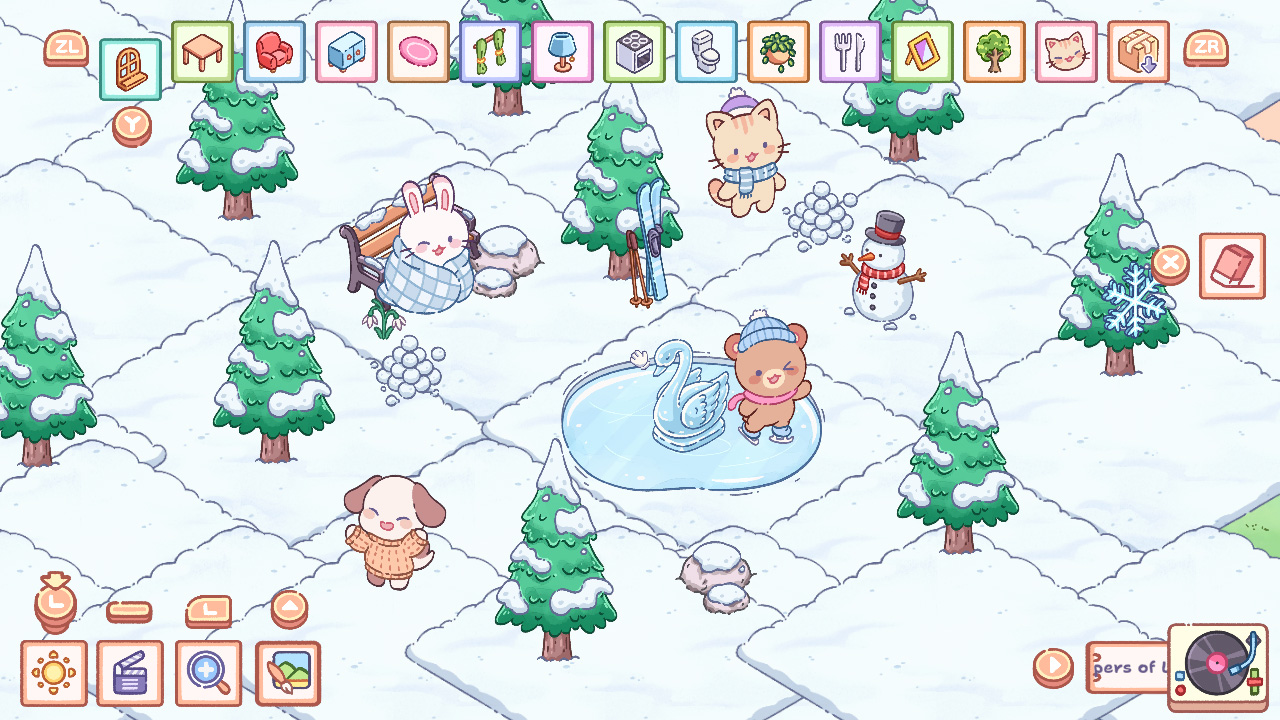
Task: Expand categories with the ZR shoulder button
Action: pyautogui.click(x=1207, y=47)
